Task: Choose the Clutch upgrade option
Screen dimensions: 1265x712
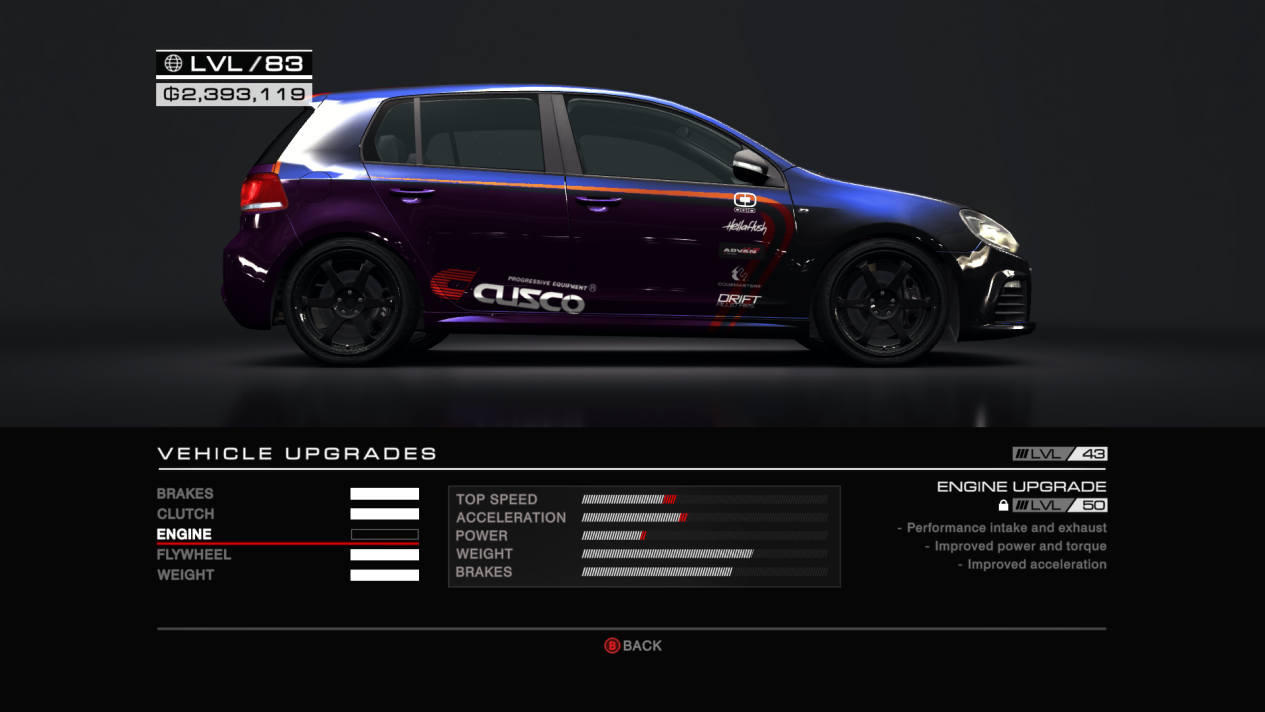Action: click(186, 514)
